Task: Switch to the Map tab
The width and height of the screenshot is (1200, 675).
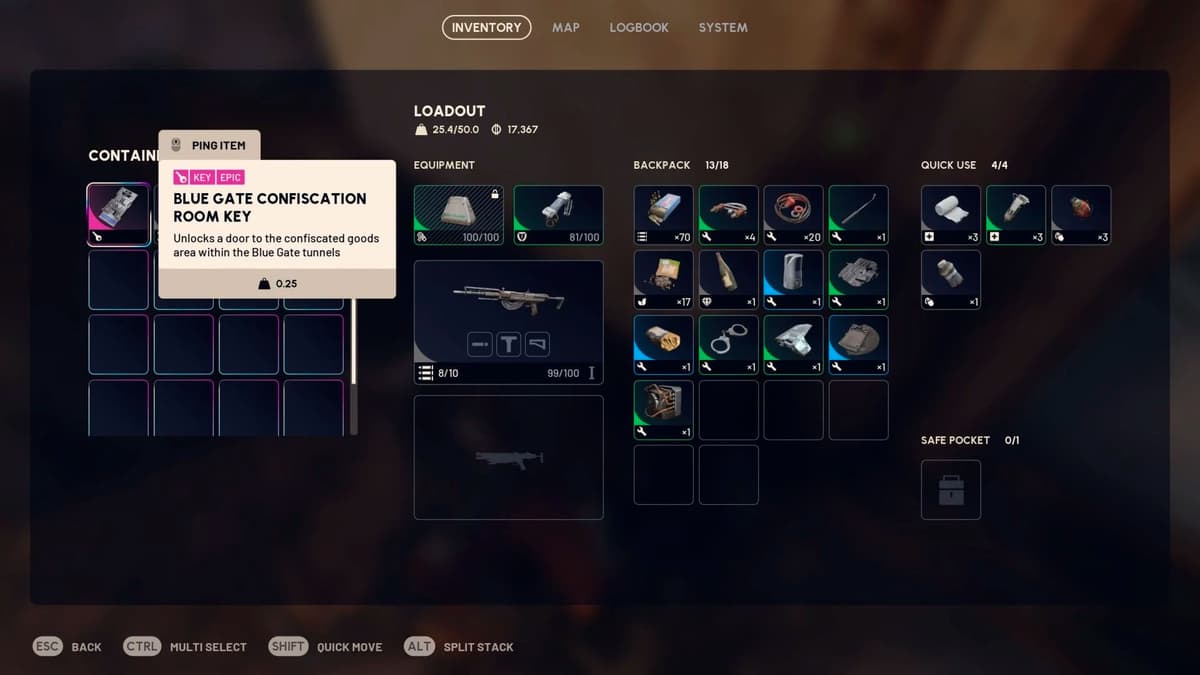Action: pos(565,27)
